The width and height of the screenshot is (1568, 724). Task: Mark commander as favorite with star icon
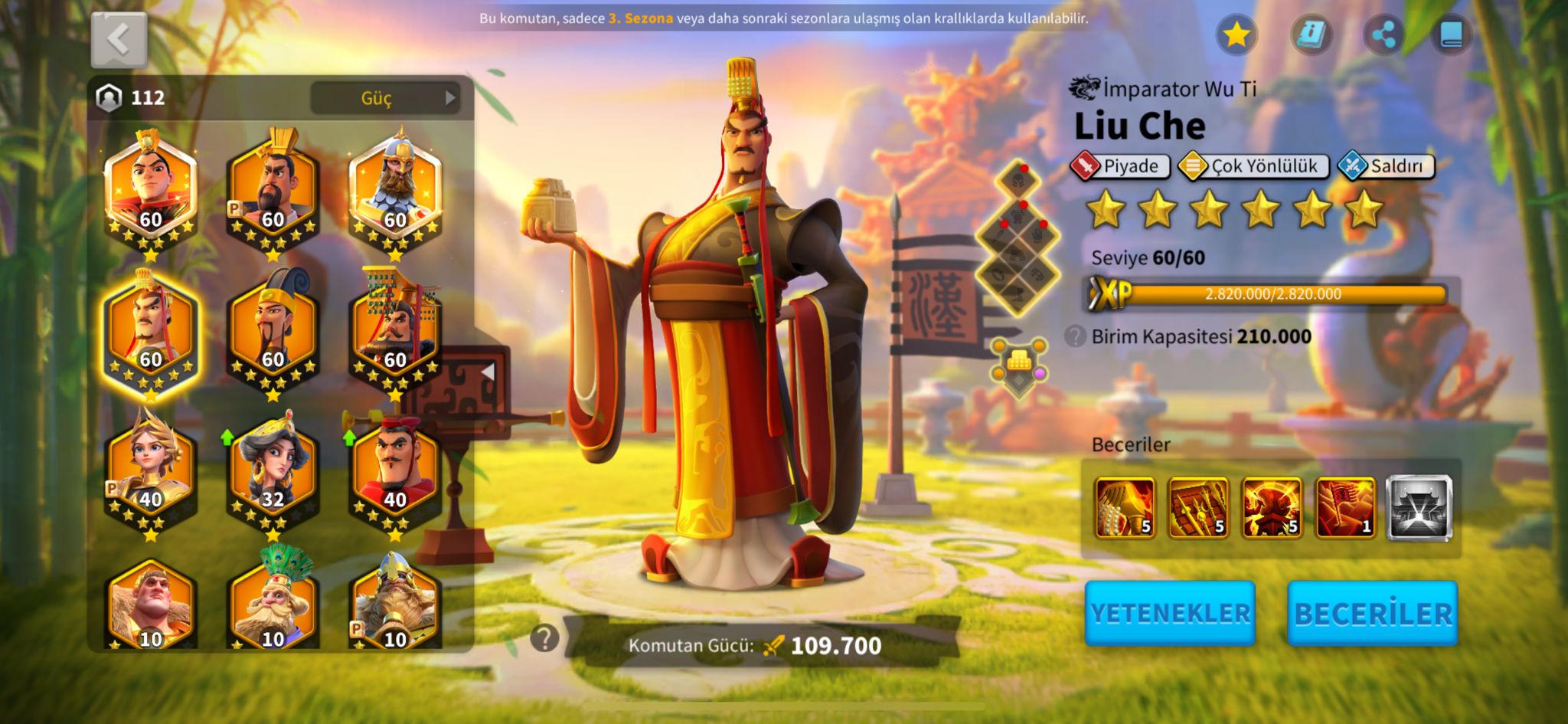pos(1236,34)
